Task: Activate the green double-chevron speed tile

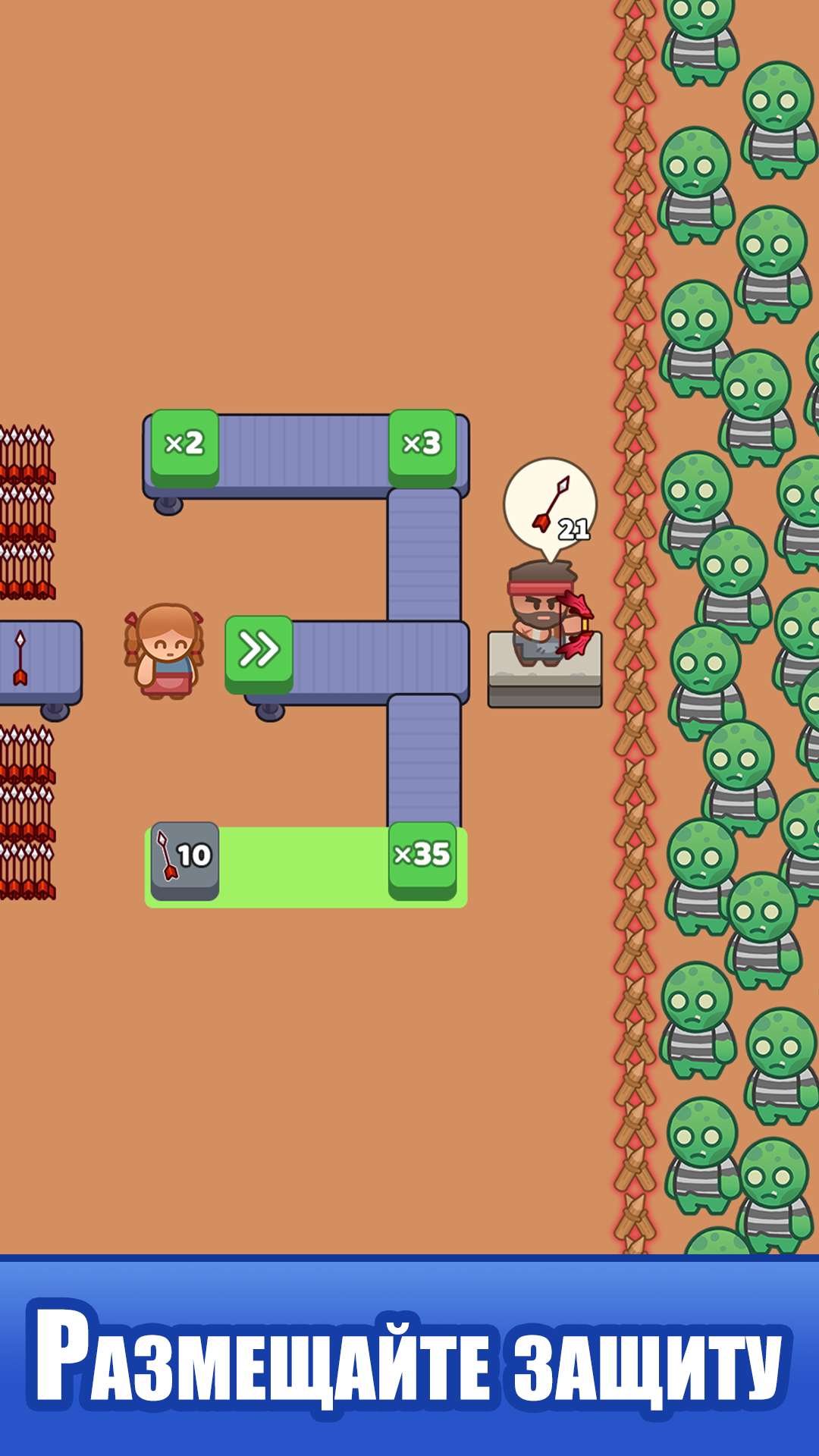Action: coord(259,651)
